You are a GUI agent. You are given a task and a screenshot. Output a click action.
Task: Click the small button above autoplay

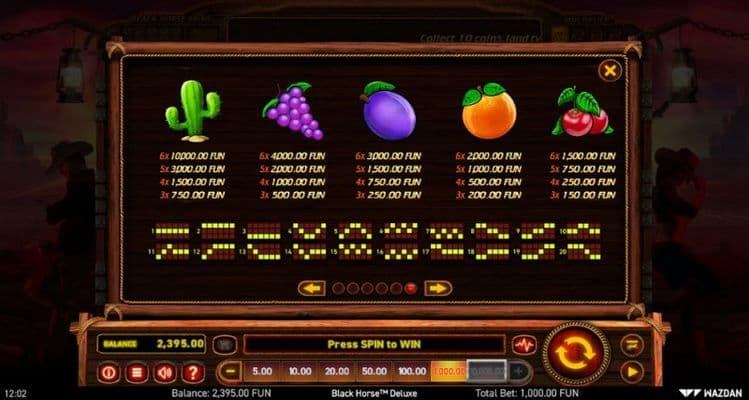[x=632, y=344]
